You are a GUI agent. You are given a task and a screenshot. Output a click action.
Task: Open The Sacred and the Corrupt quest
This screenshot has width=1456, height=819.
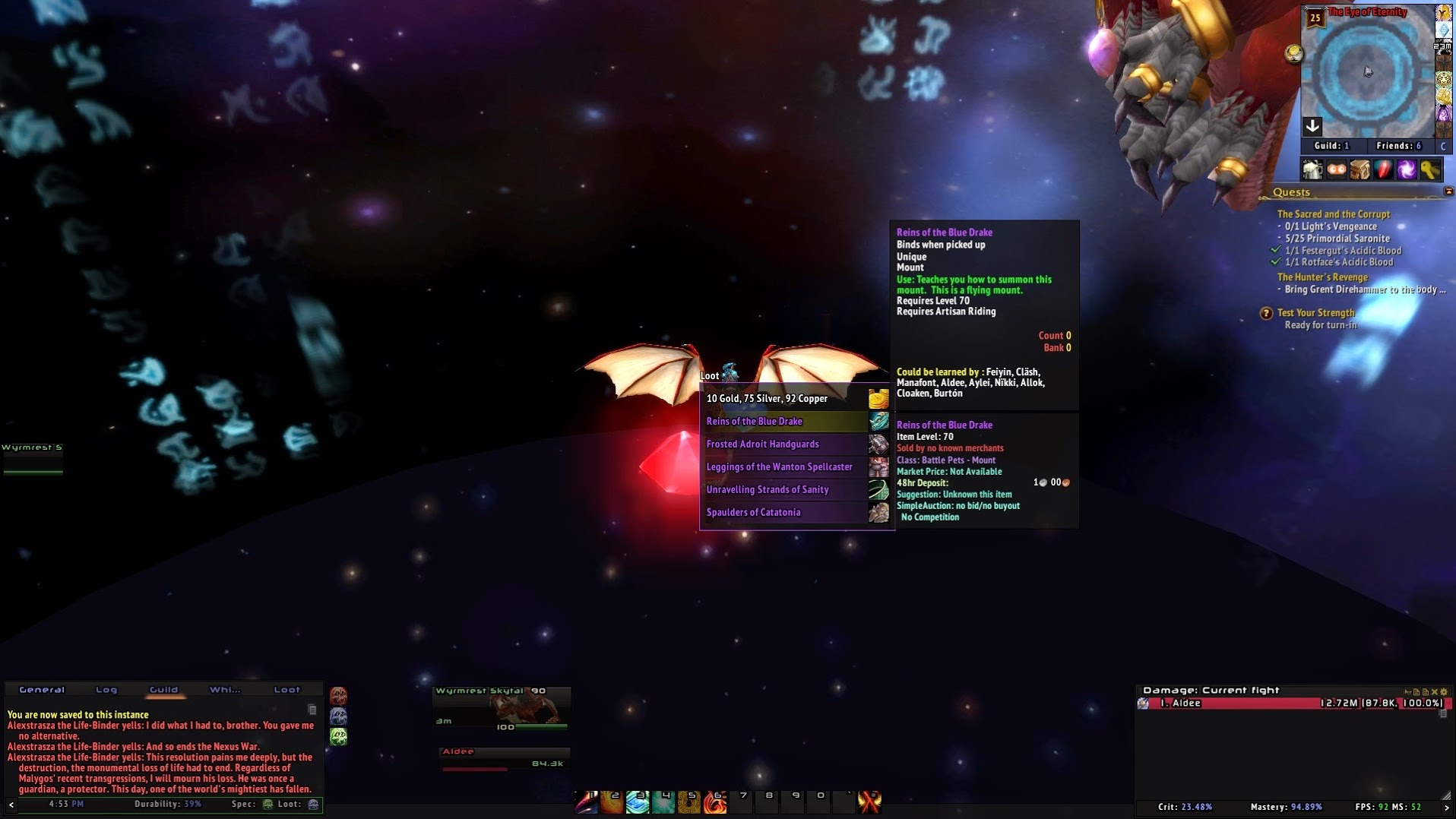1333,214
